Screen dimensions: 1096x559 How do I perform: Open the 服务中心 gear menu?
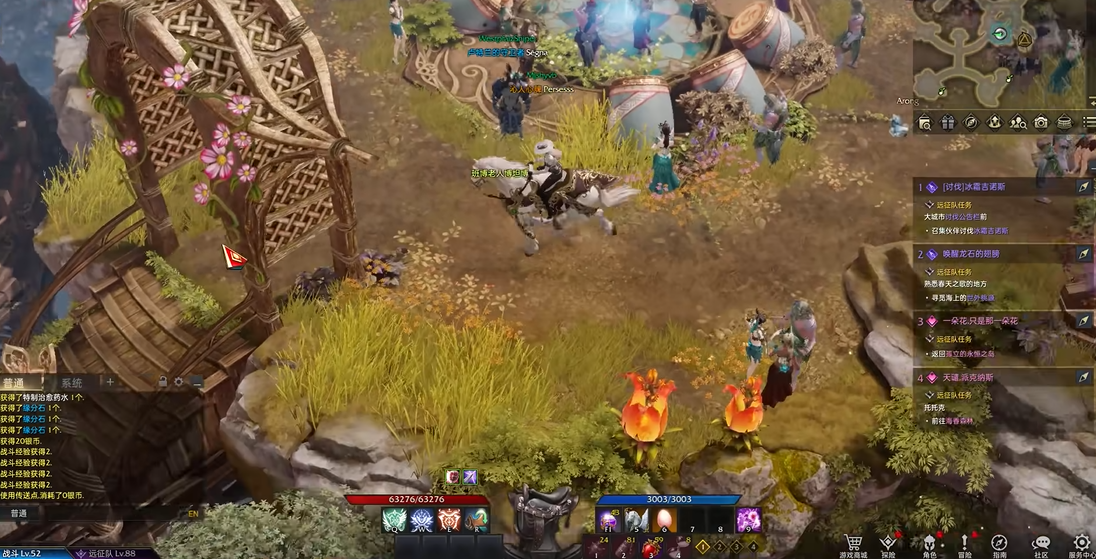1081,543
